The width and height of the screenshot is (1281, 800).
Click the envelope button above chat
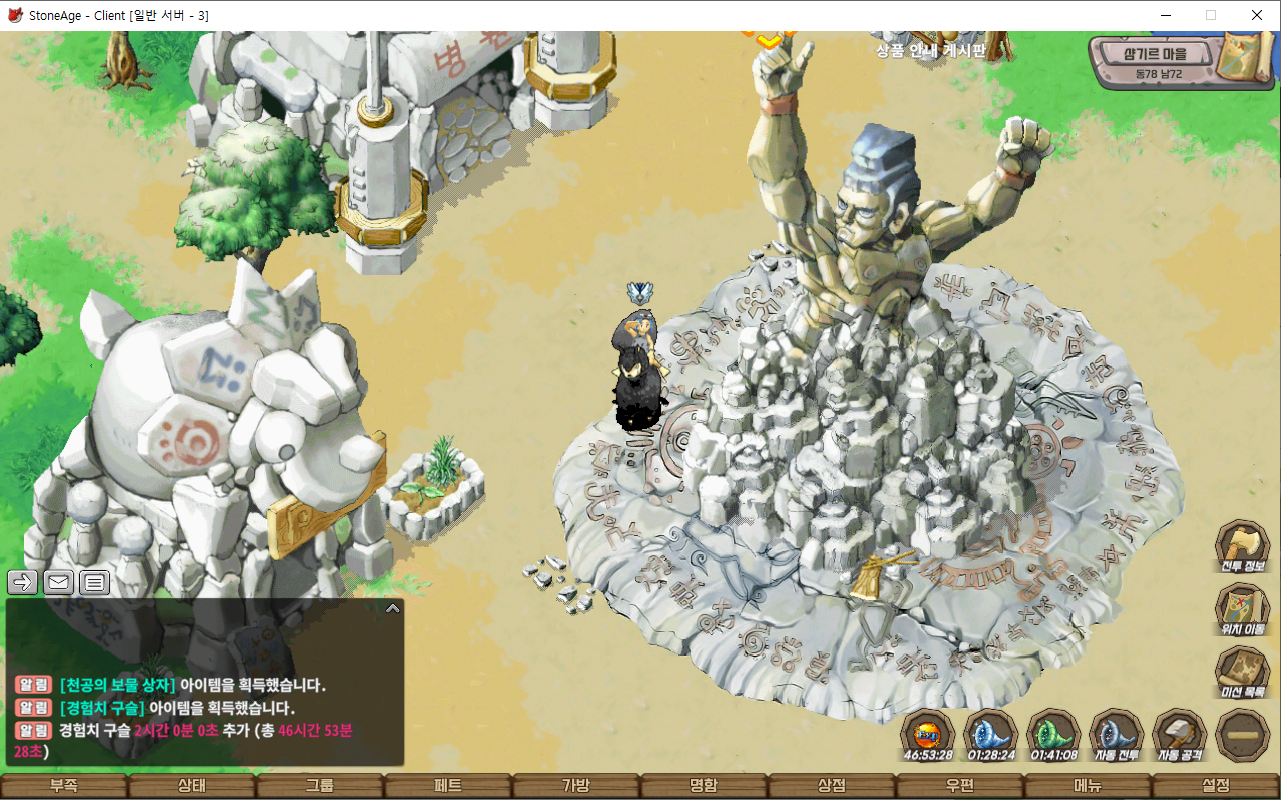point(59,582)
